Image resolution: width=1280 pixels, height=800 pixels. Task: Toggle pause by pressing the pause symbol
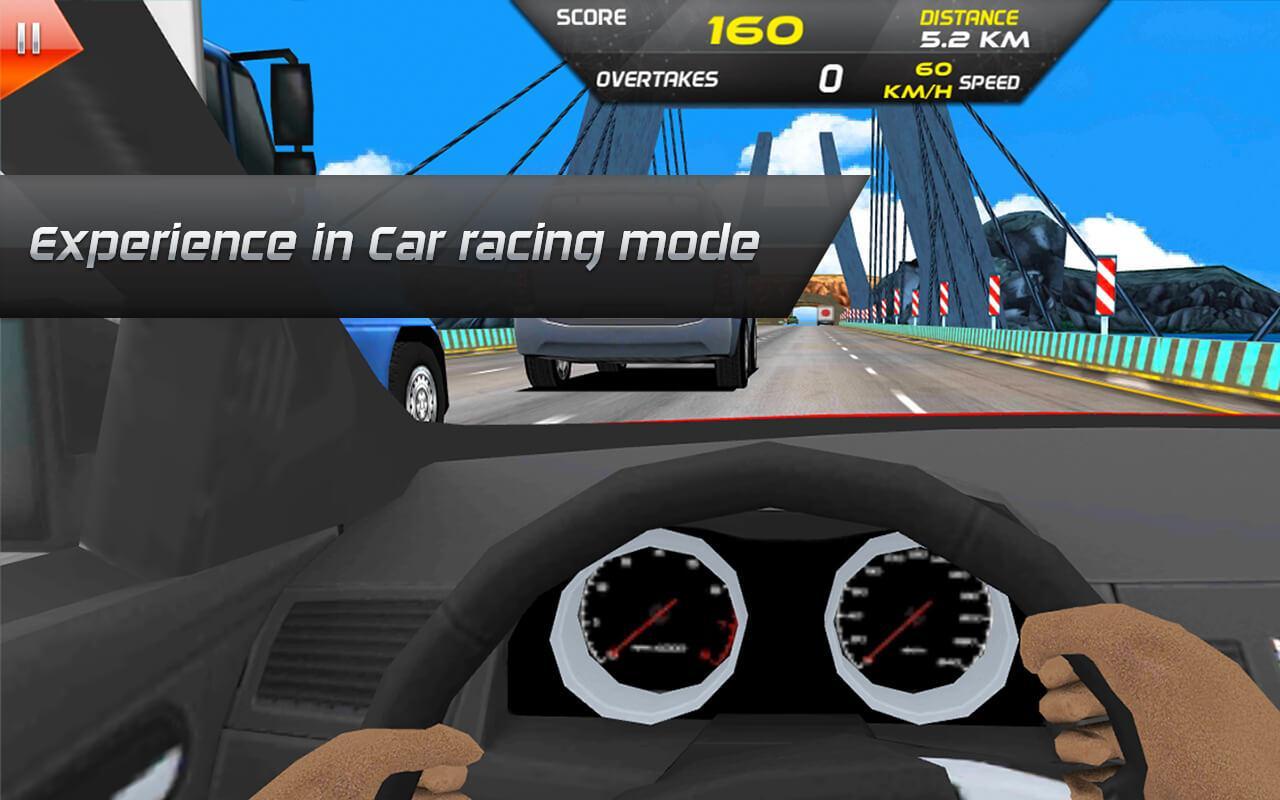pos(27,38)
